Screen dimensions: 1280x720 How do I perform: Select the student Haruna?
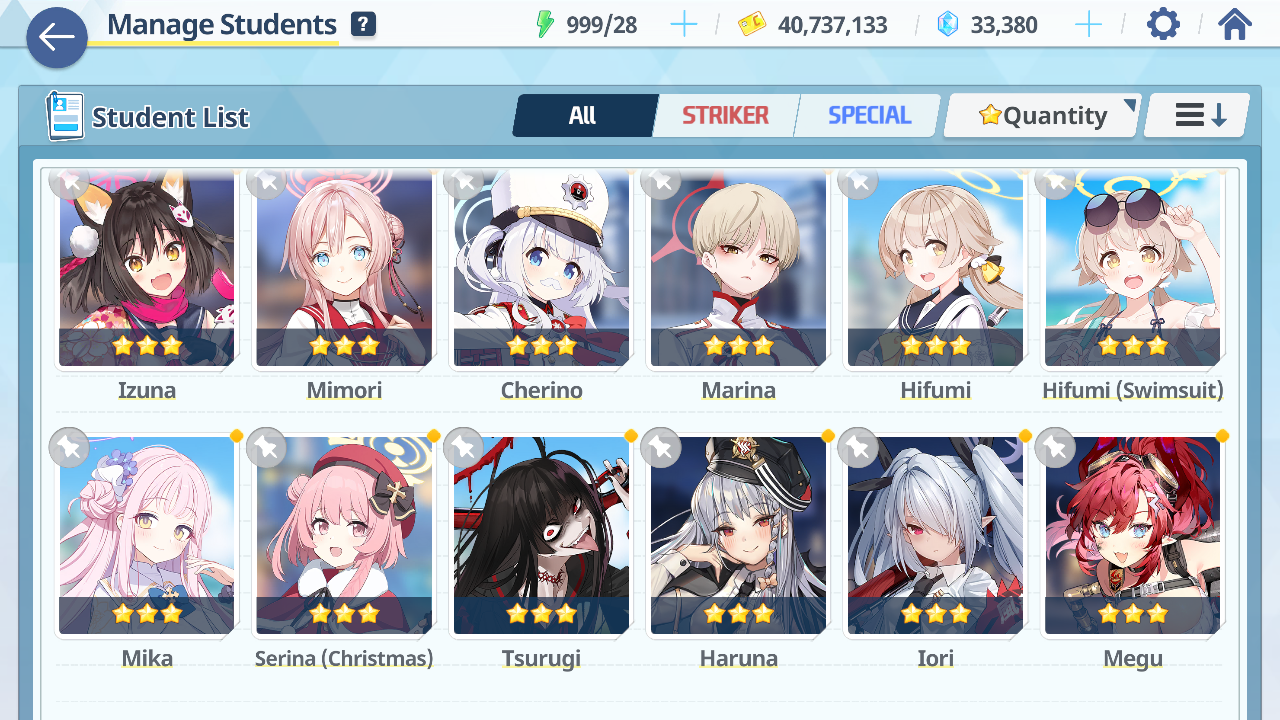point(738,535)
